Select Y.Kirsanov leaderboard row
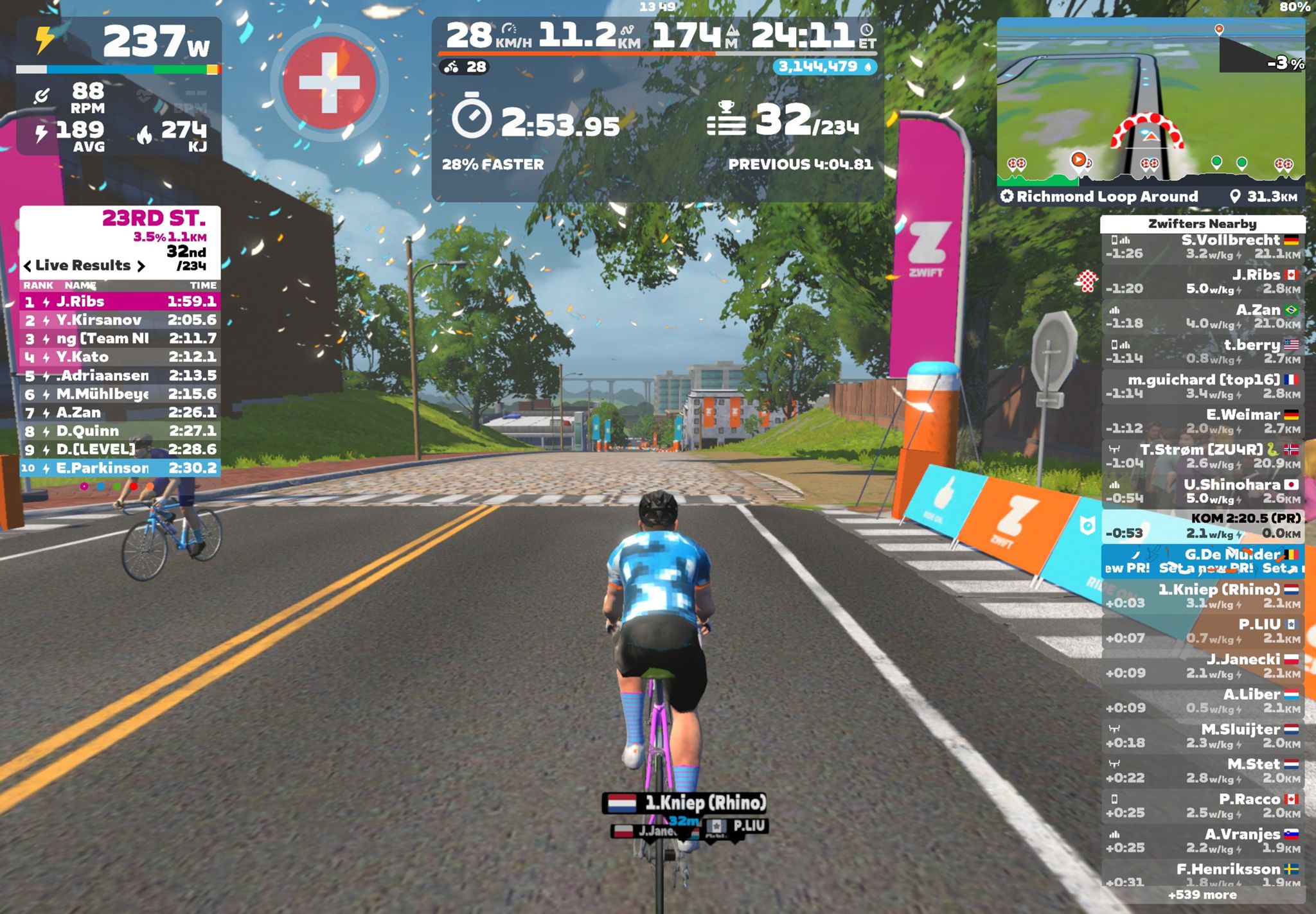Image resolution: width=1316 pixels, height=914 pixels. coord(120,320)
